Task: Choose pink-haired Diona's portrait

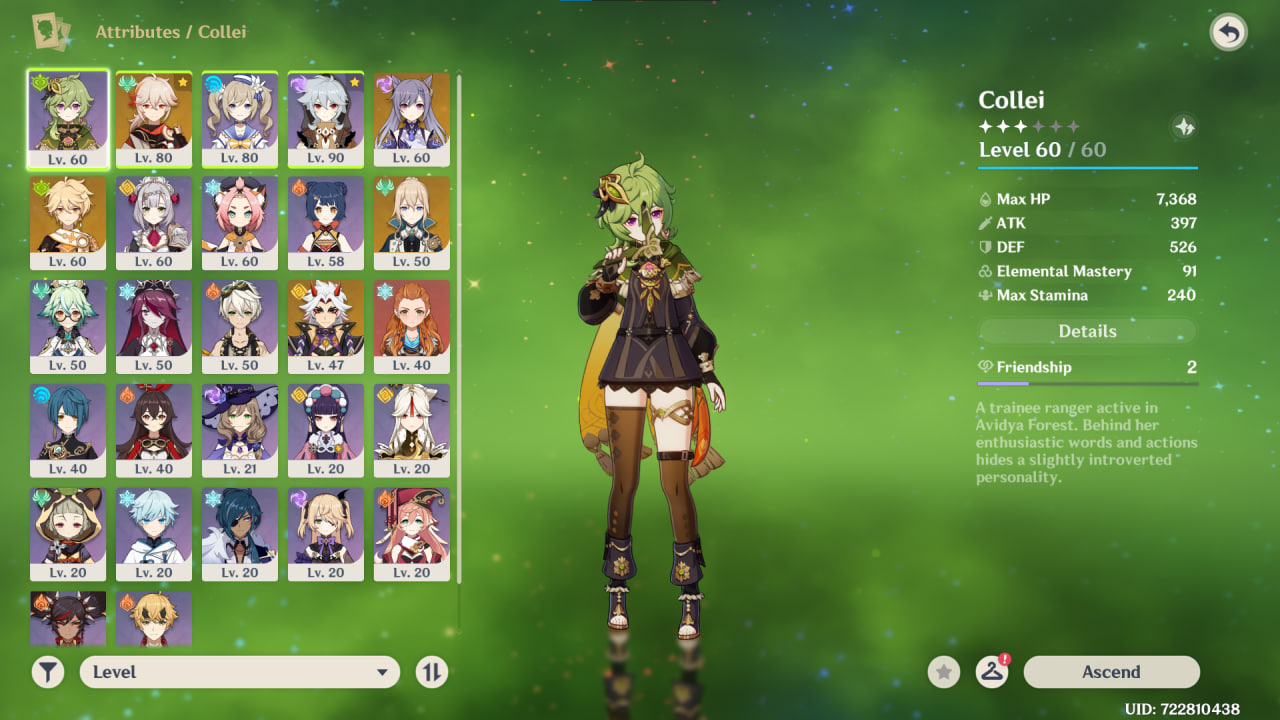Action: click(x=240, y=222)
